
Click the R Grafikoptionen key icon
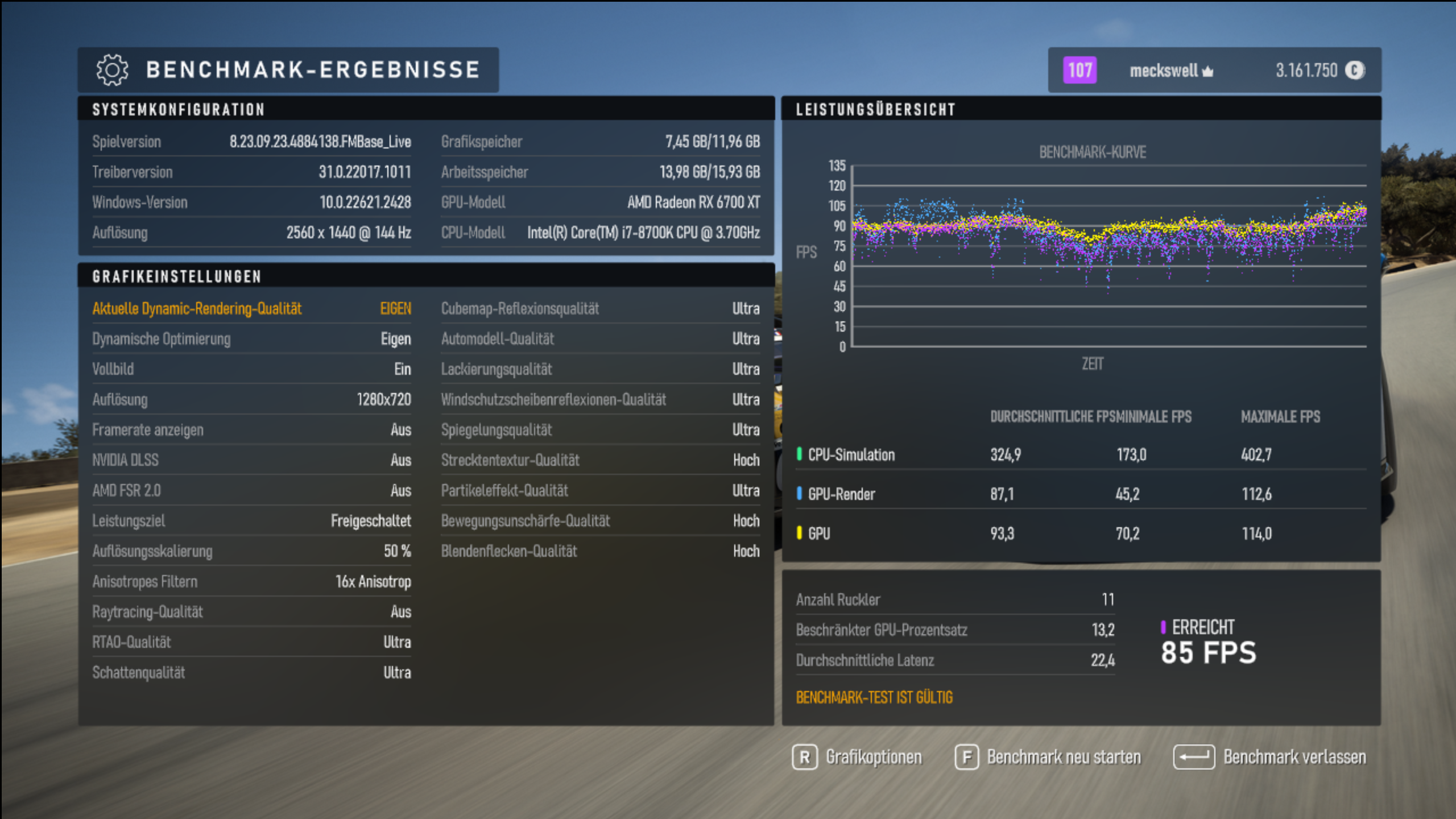804,757
